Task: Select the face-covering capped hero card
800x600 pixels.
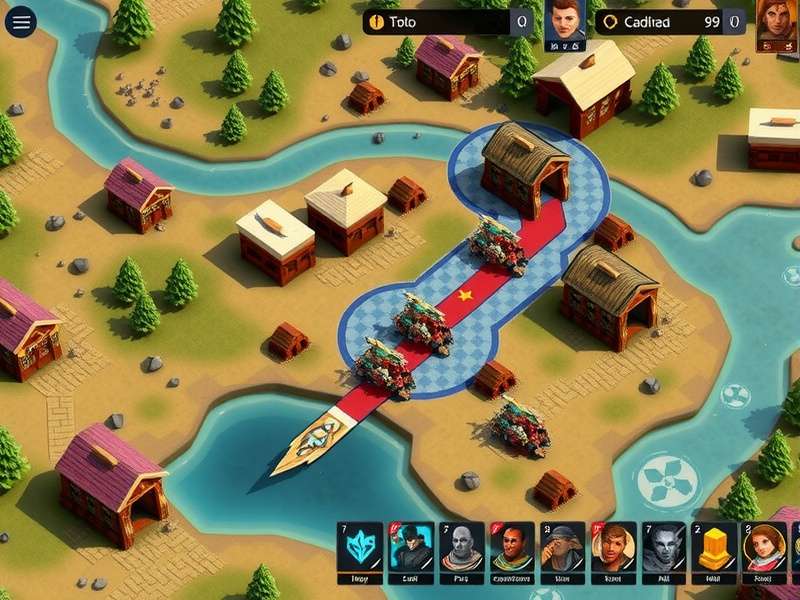Action: (563, 548)
